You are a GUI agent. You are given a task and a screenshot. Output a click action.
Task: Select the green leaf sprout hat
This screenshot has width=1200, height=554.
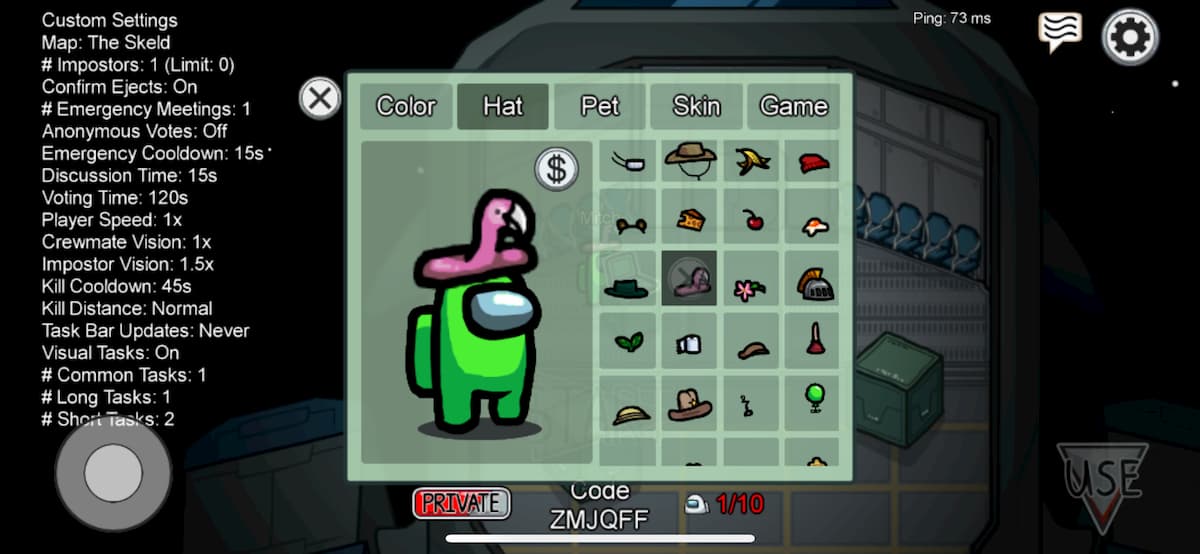(x=628, y=342)
